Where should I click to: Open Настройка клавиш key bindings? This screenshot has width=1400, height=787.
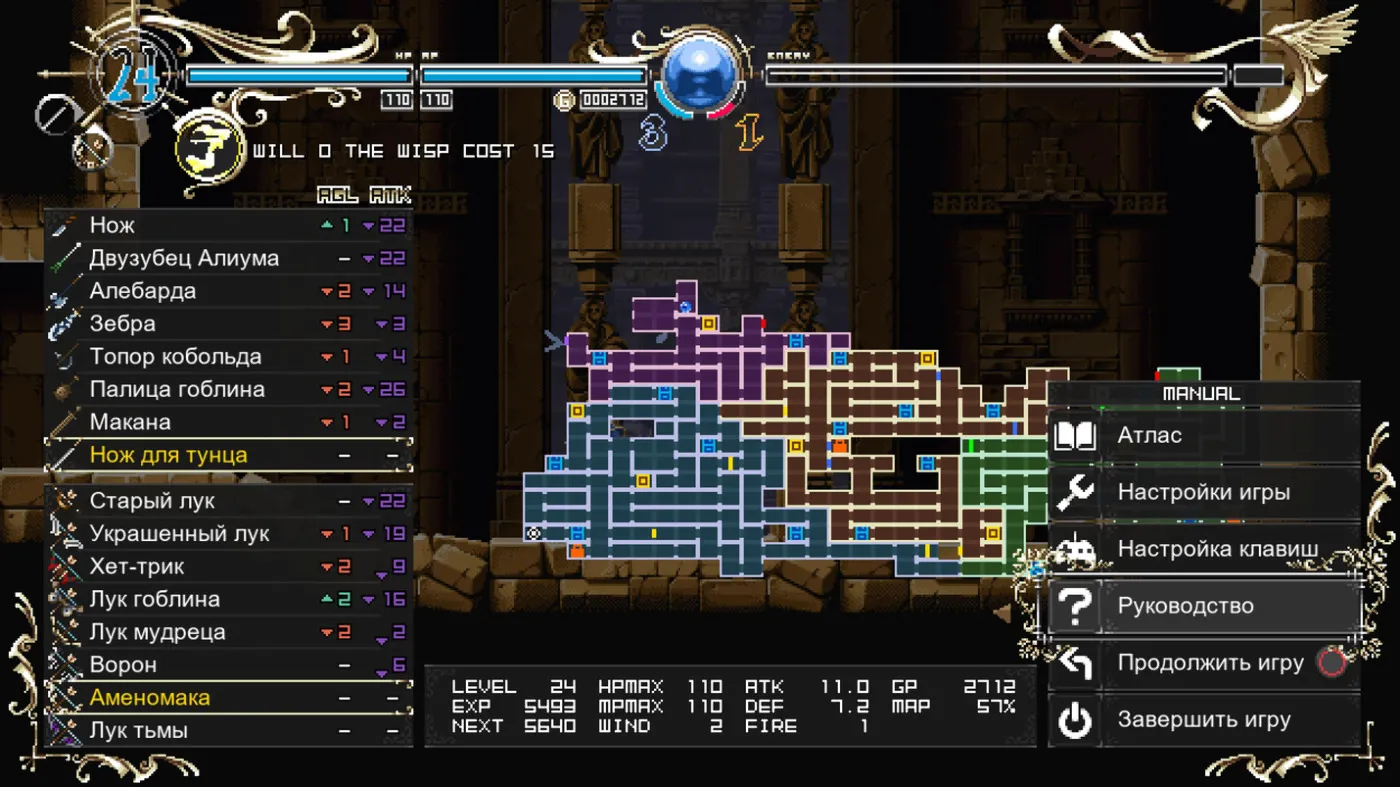pyautogui.click(x=1204, y=549)
